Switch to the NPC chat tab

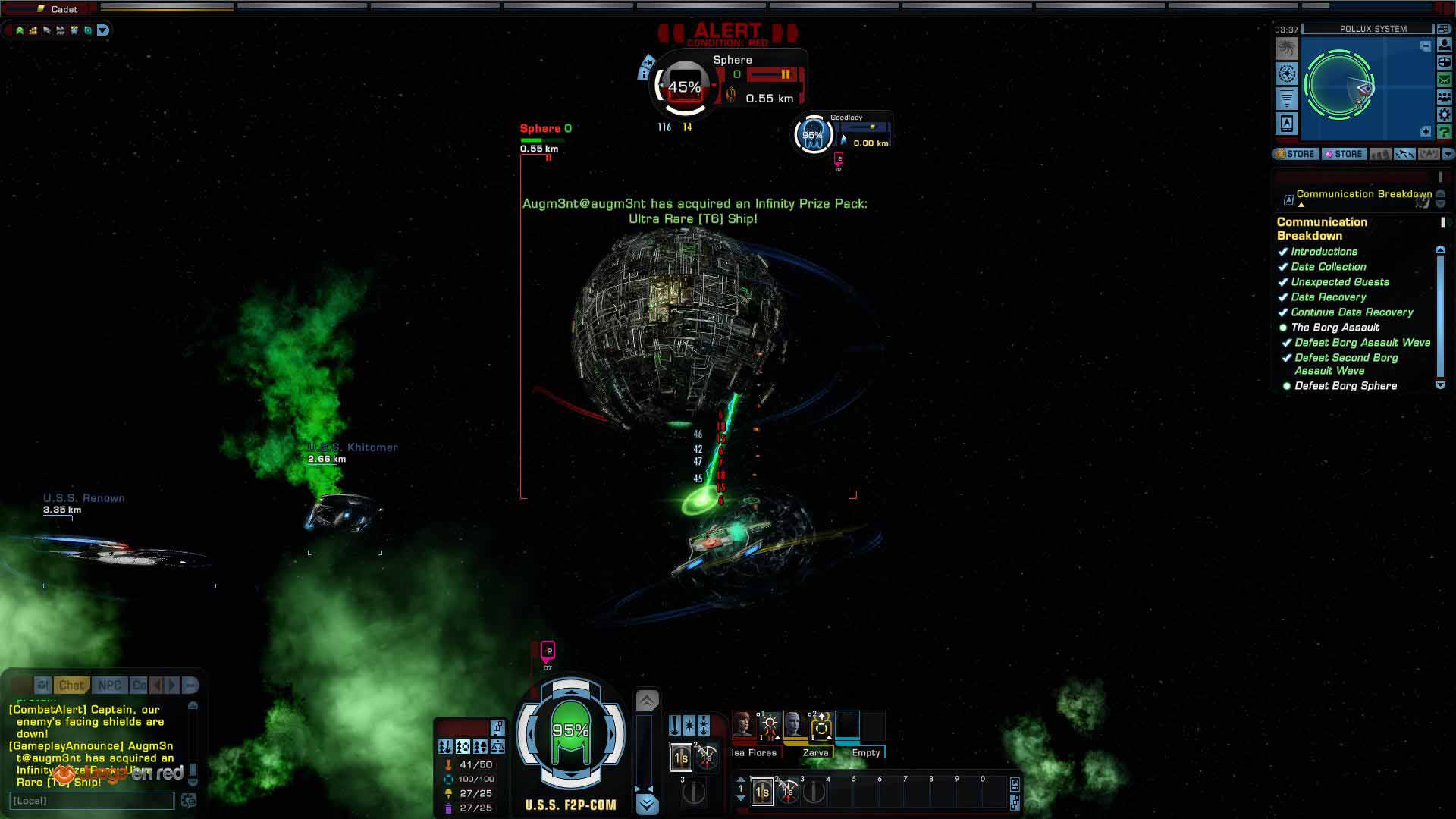tap(110, 686)
